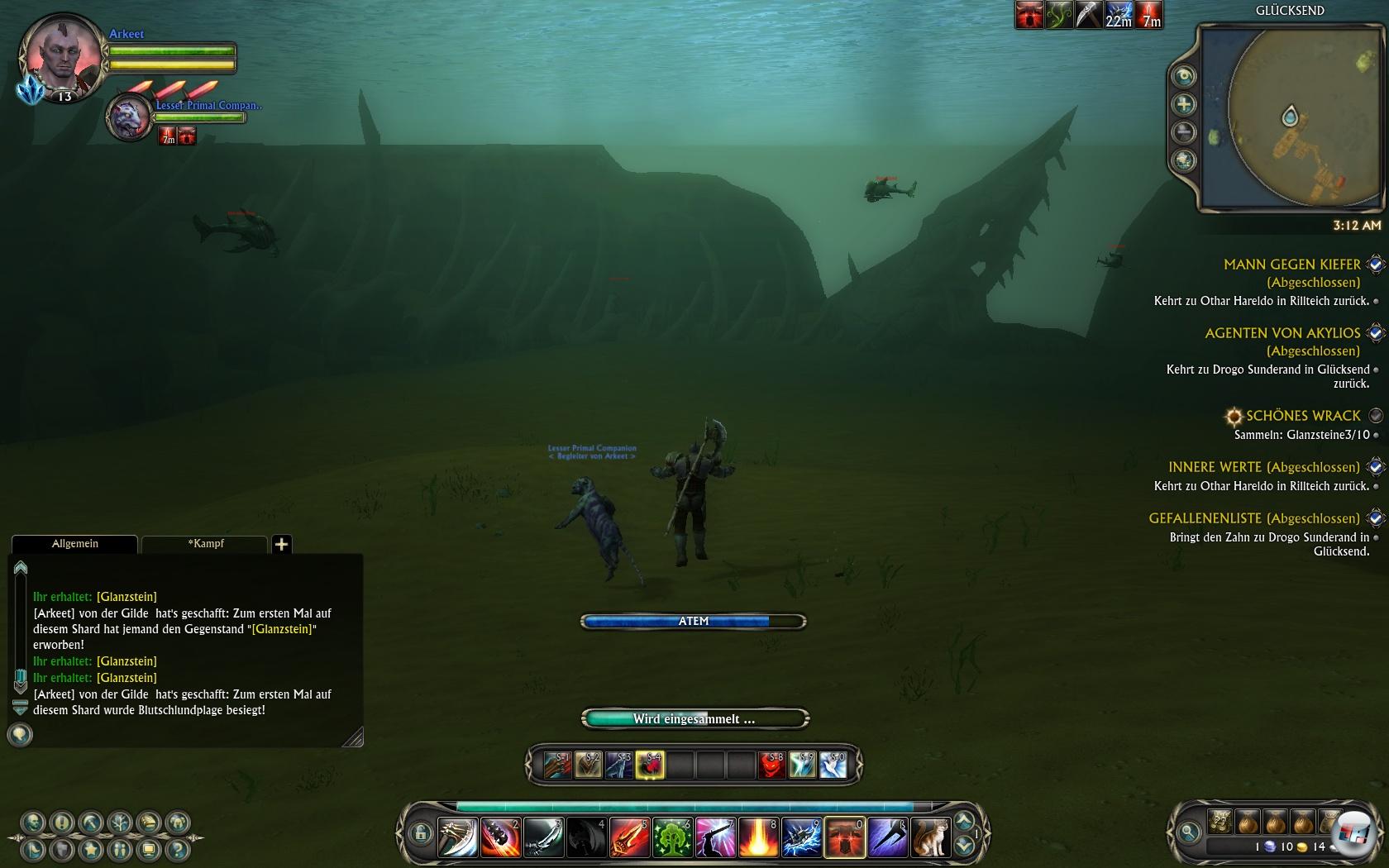Activate the red demon face ability S-8
The width and height of the screenshot is (1389, 868).
pos(771,765)
